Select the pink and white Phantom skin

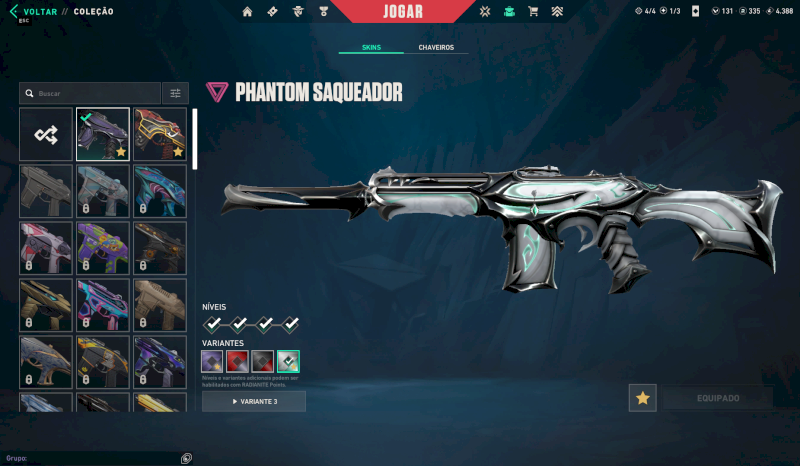point(46,248)
